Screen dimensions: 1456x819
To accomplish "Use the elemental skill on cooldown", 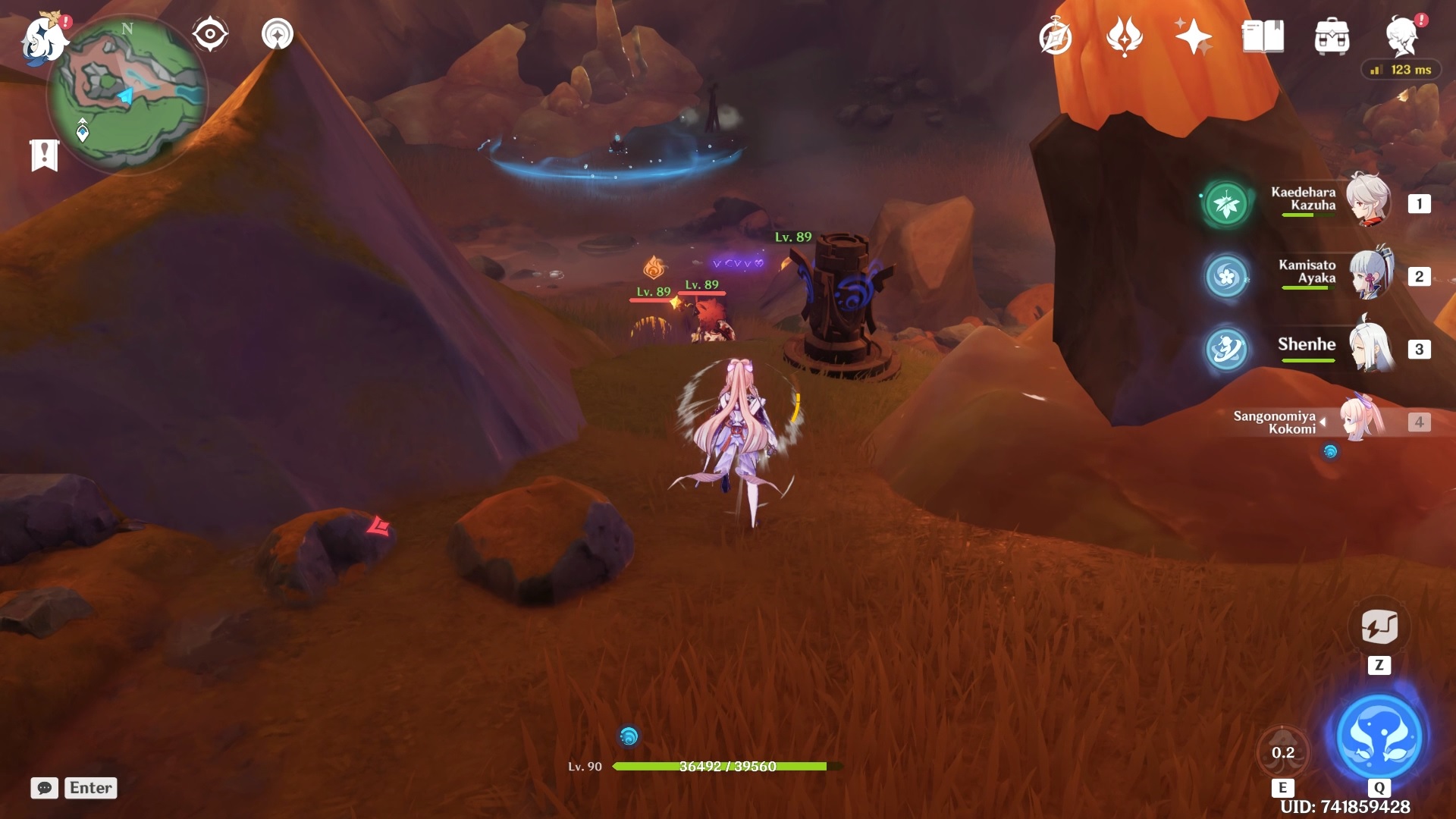I will pos(1282,752).
